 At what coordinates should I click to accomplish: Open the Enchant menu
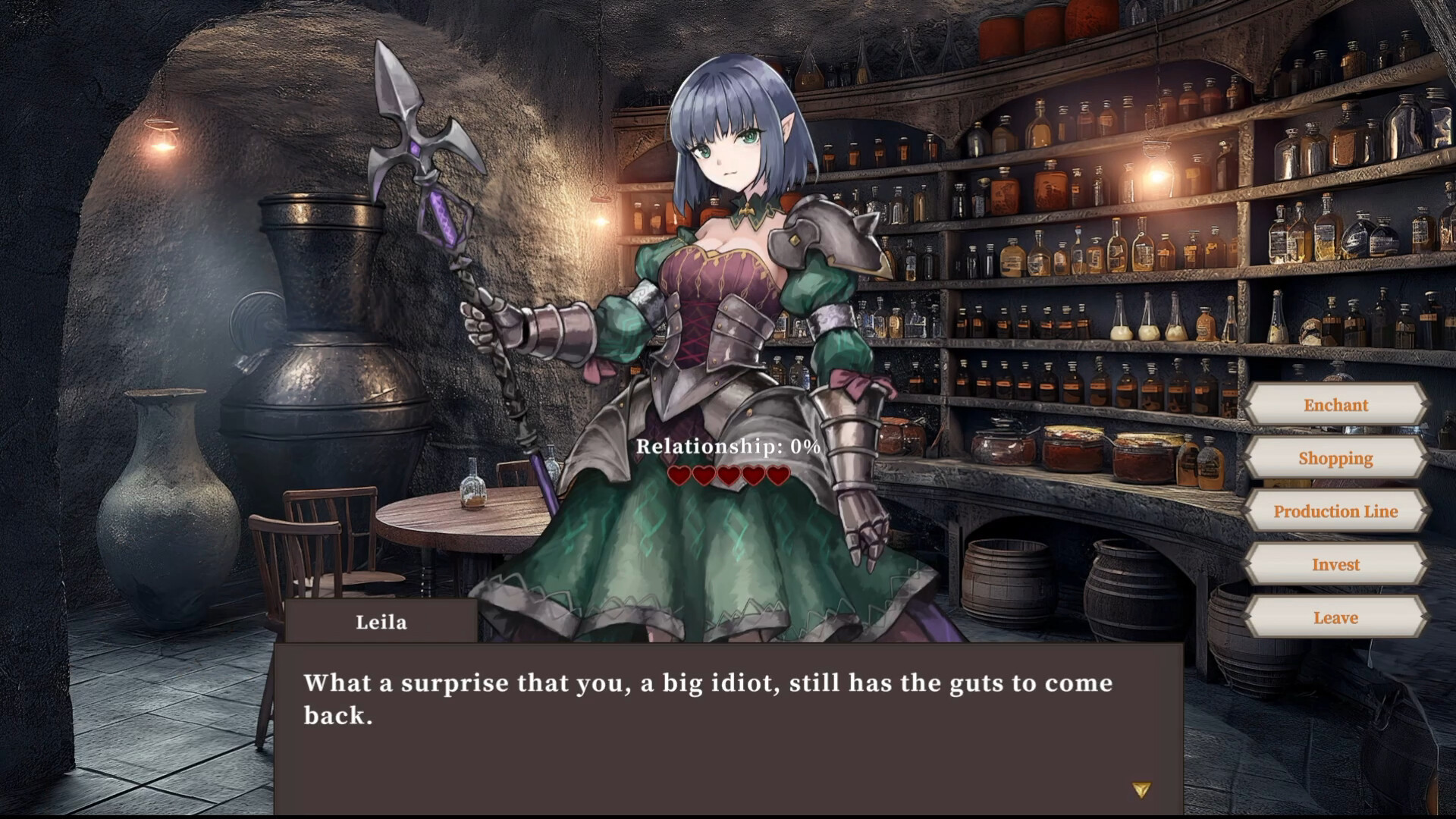pyautogui.click(x=1335, y=405)
